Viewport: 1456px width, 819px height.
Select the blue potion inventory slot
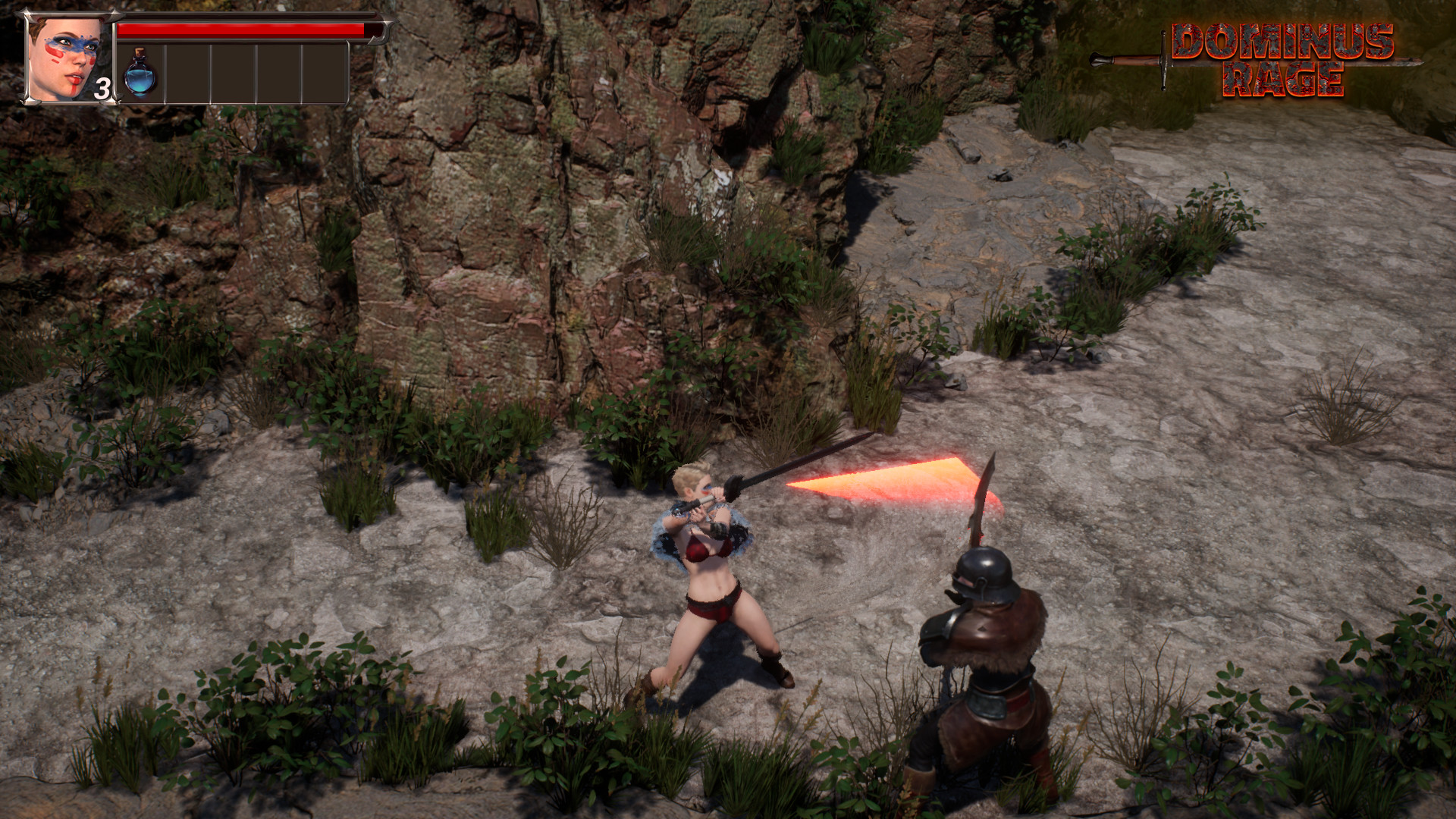[x=140, y=73]
